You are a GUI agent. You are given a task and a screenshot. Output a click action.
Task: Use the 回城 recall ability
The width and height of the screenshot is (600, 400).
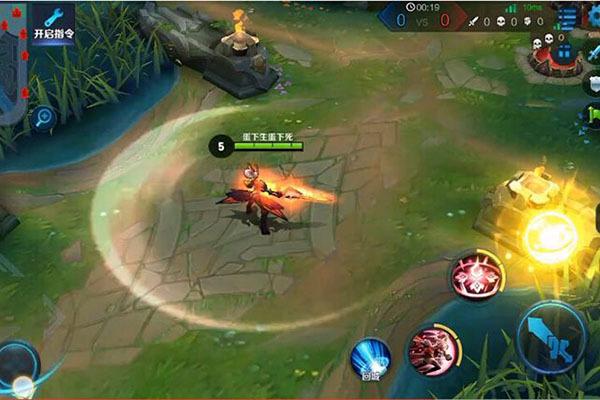coord(369,359)
